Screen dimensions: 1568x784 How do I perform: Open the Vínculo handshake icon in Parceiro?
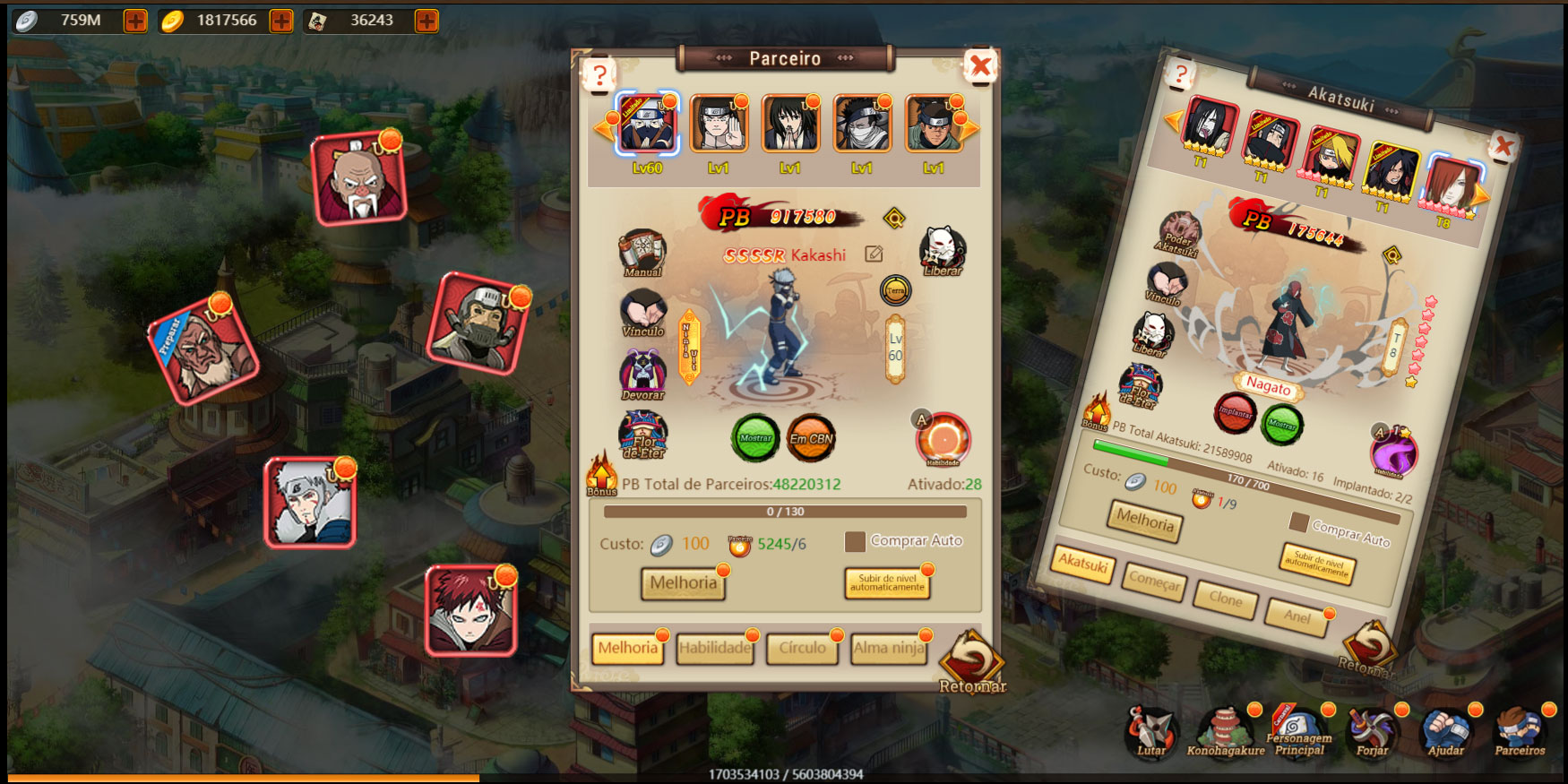click(642, 312)
